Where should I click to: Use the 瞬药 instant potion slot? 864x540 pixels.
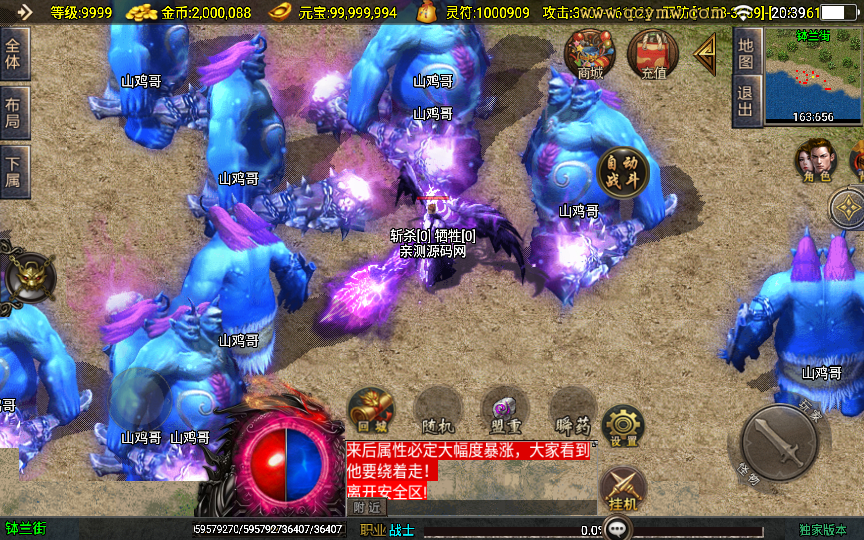pos(572,411)
